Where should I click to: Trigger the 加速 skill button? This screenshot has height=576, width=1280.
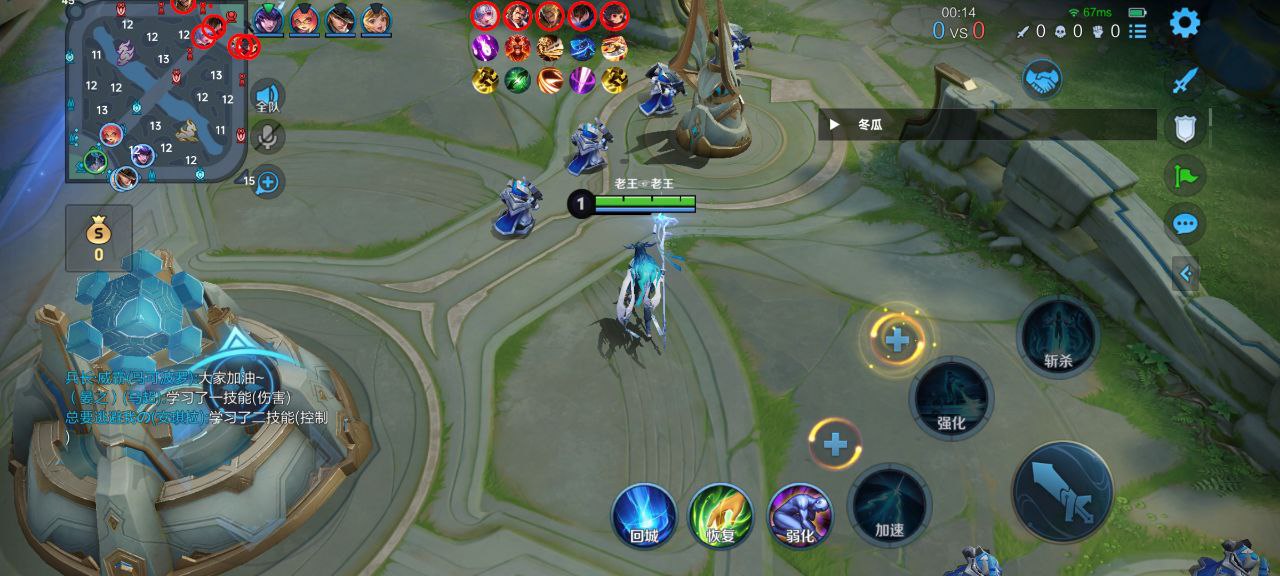coord(889,505)
